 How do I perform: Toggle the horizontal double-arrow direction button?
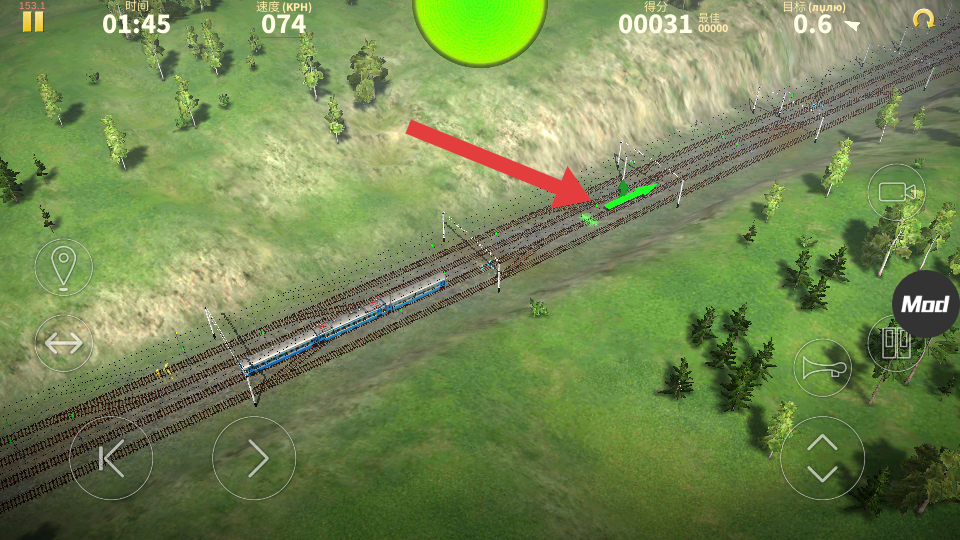63,343
